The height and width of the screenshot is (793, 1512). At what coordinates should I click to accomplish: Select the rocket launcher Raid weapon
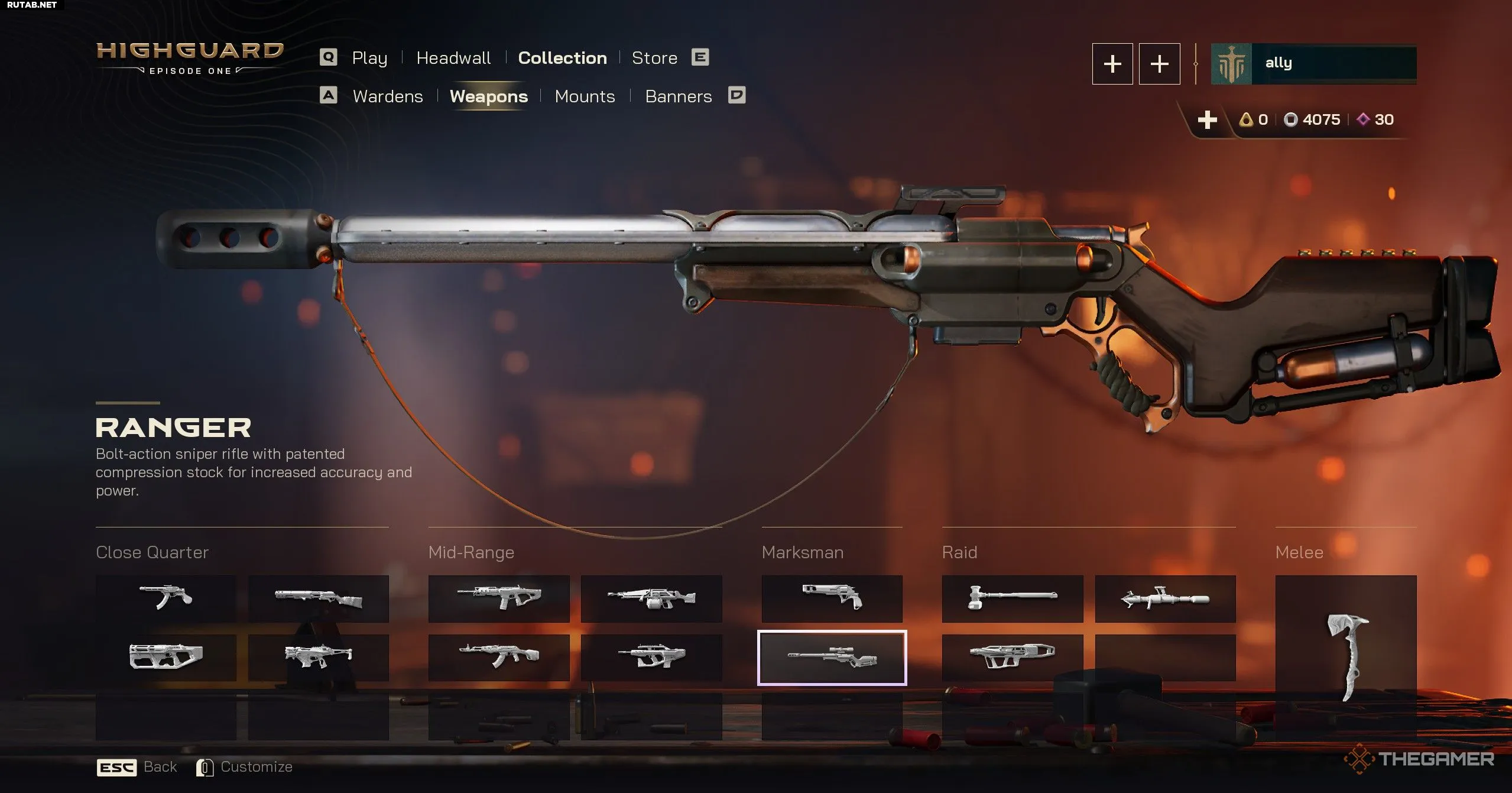point(1164,598)
